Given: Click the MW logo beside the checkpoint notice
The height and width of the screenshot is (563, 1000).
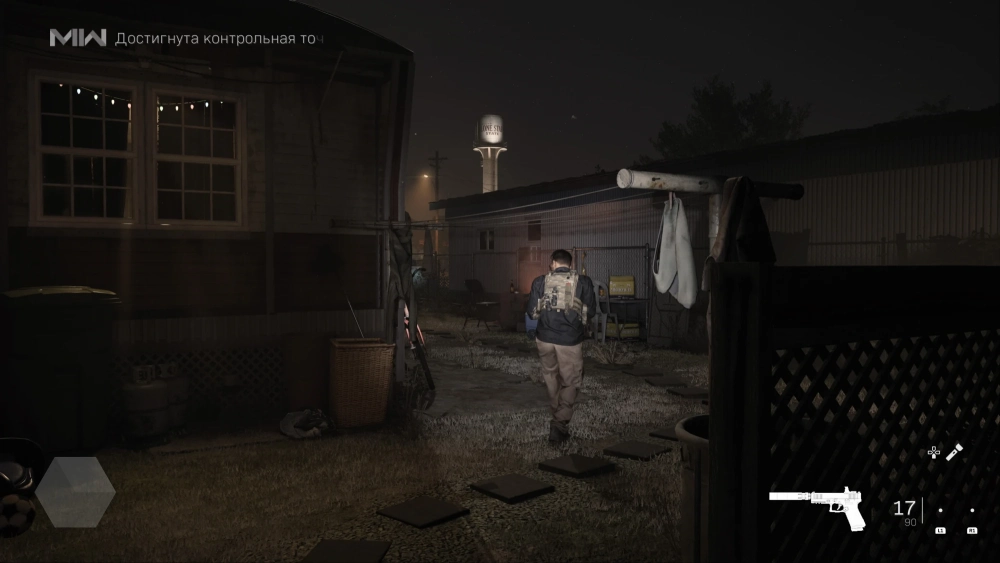Looking at the screenshot, I should [78, 38].
